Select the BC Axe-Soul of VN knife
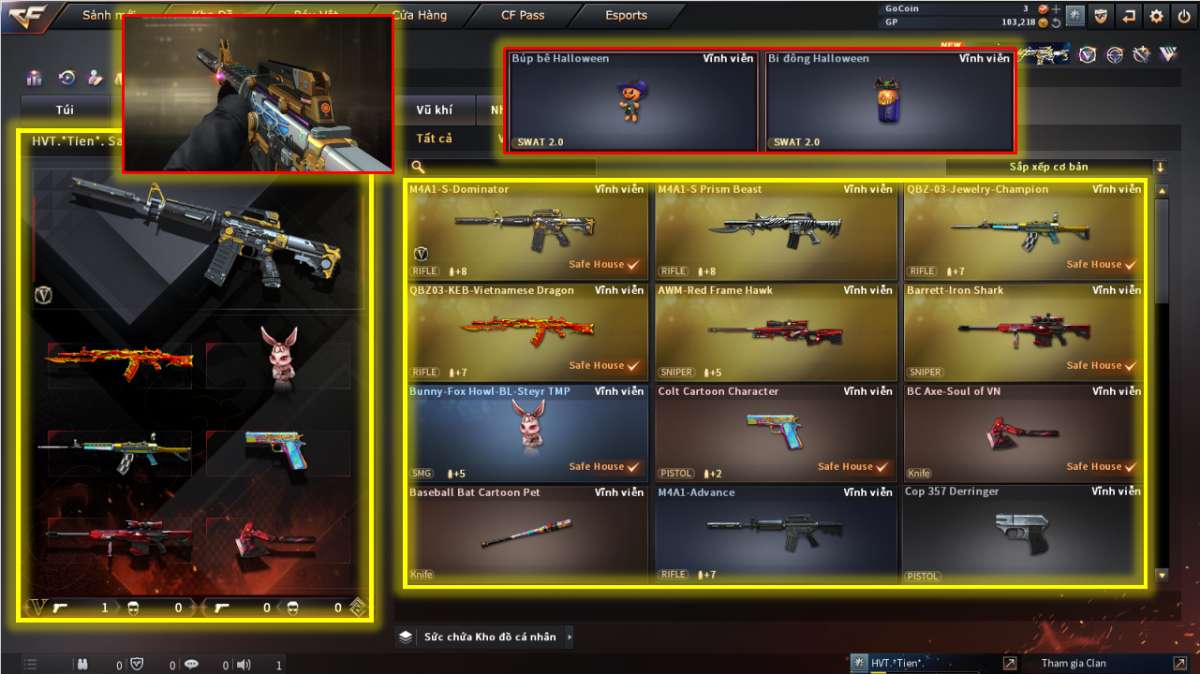1200x674 pixels. point(1023,431)
